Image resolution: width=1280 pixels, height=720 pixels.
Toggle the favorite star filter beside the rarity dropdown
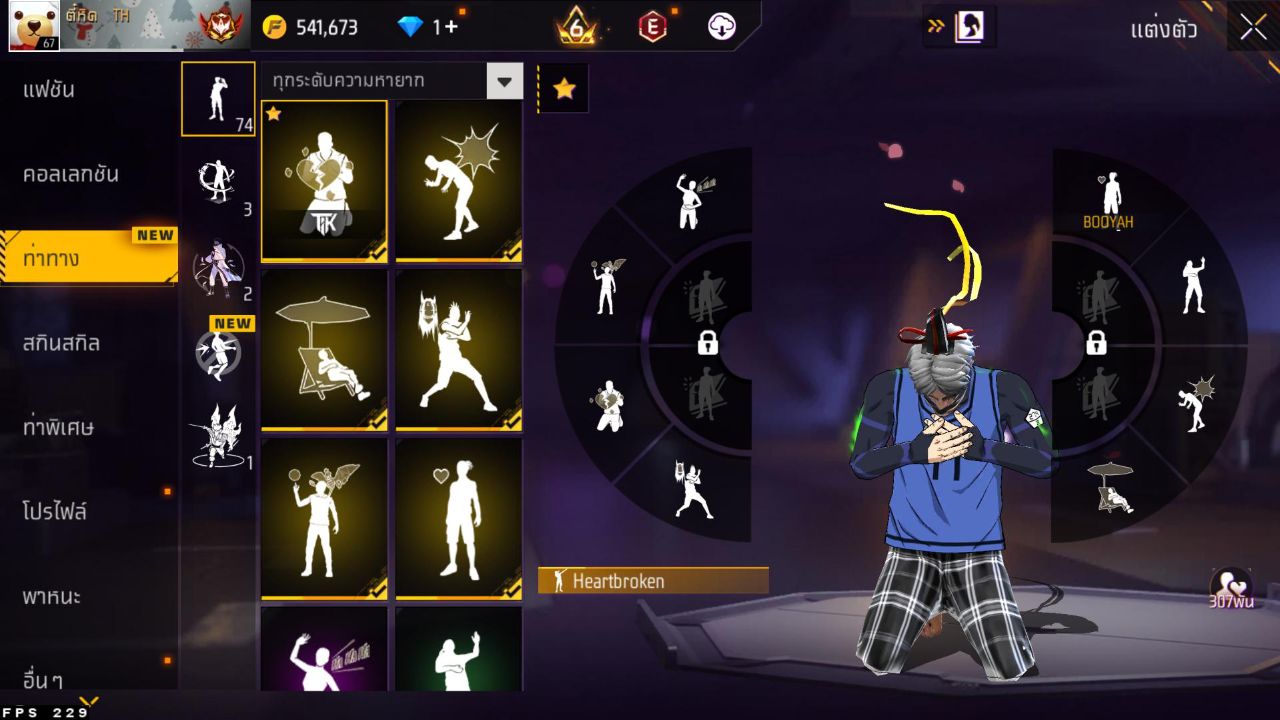565,88
